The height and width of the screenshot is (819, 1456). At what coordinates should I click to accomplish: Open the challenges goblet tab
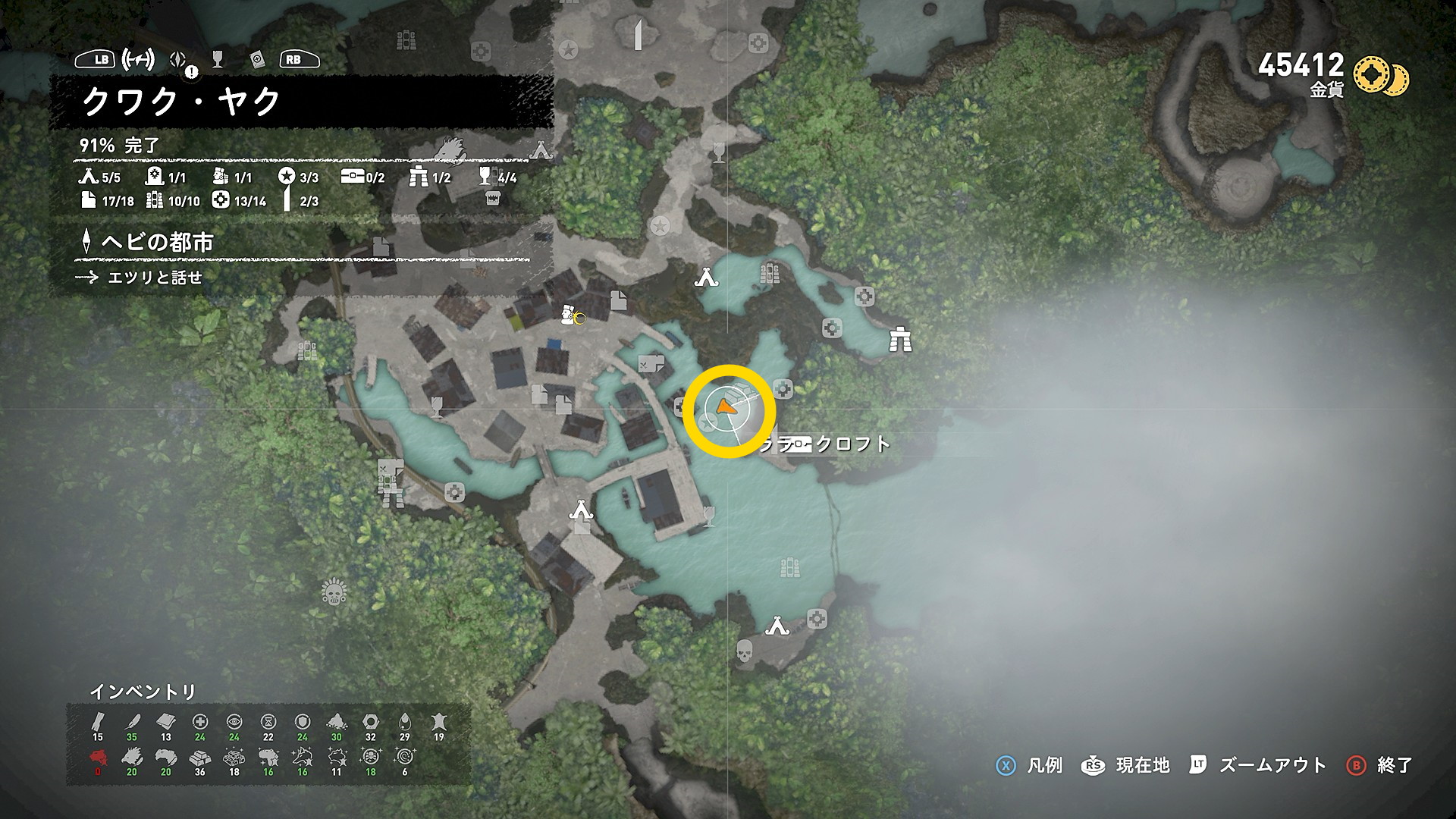click(x=218, y=59)
